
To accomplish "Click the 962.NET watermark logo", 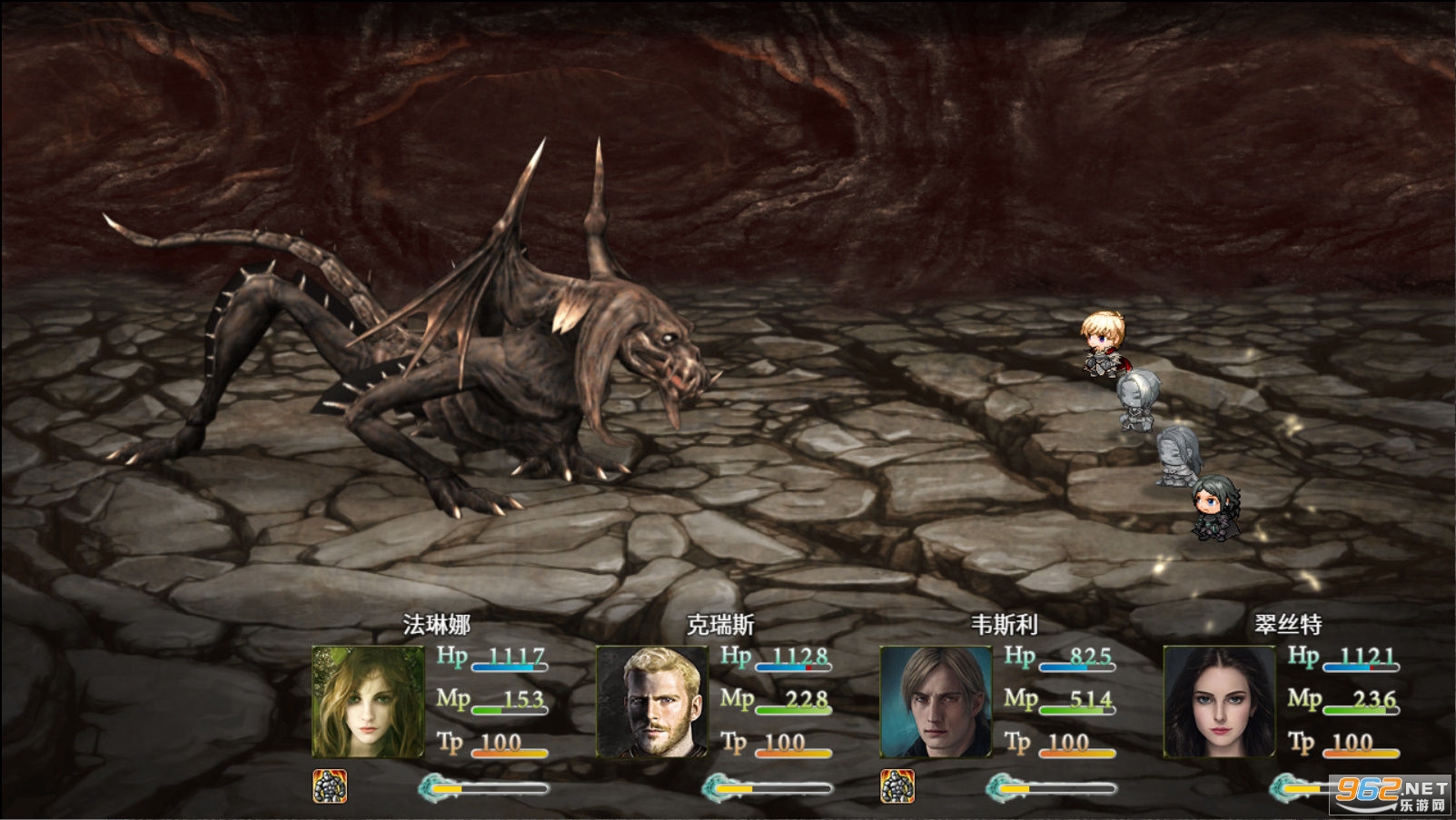I will (x=1391, y=792).
